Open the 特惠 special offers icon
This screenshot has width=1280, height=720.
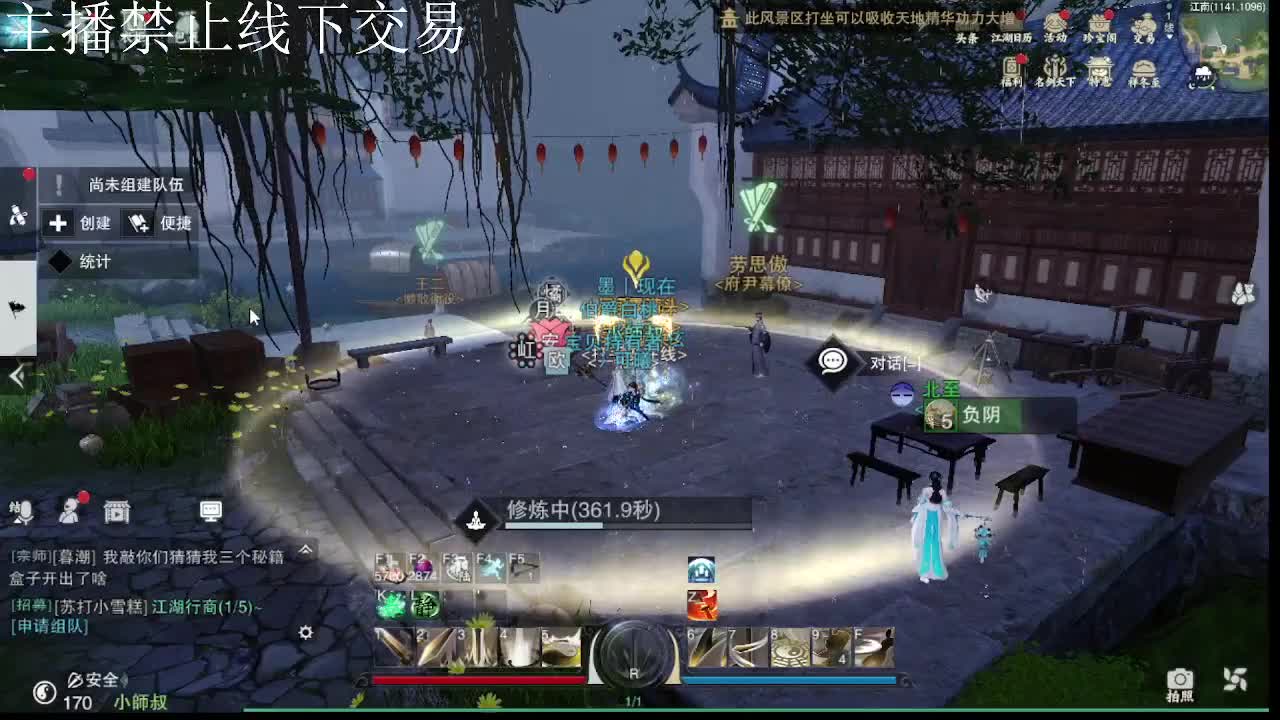pyautogui.click(x=1099, y=68)
